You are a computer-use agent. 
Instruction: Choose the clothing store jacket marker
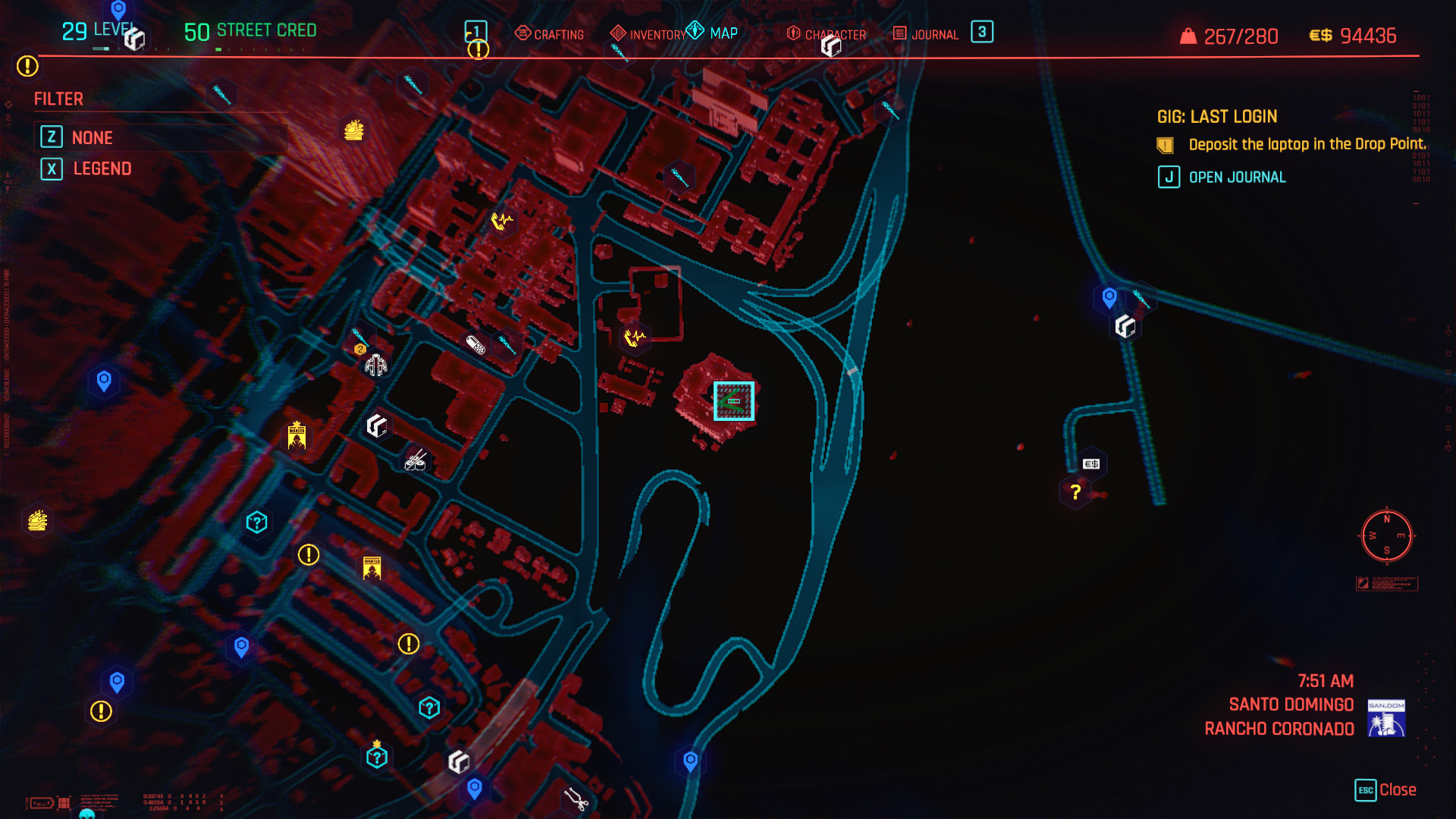pos(375,365)
